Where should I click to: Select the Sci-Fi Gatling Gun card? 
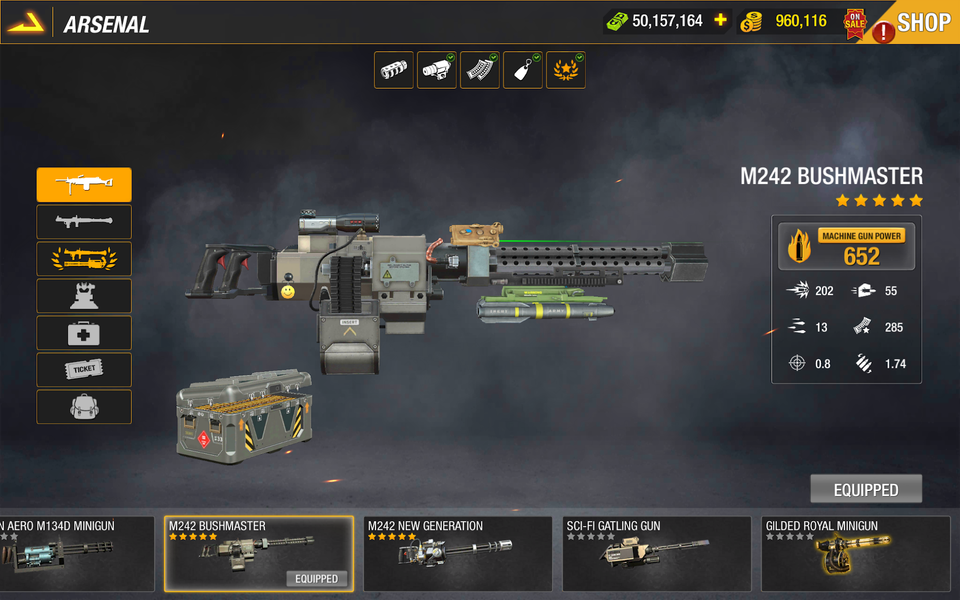[x=656, y=554]
